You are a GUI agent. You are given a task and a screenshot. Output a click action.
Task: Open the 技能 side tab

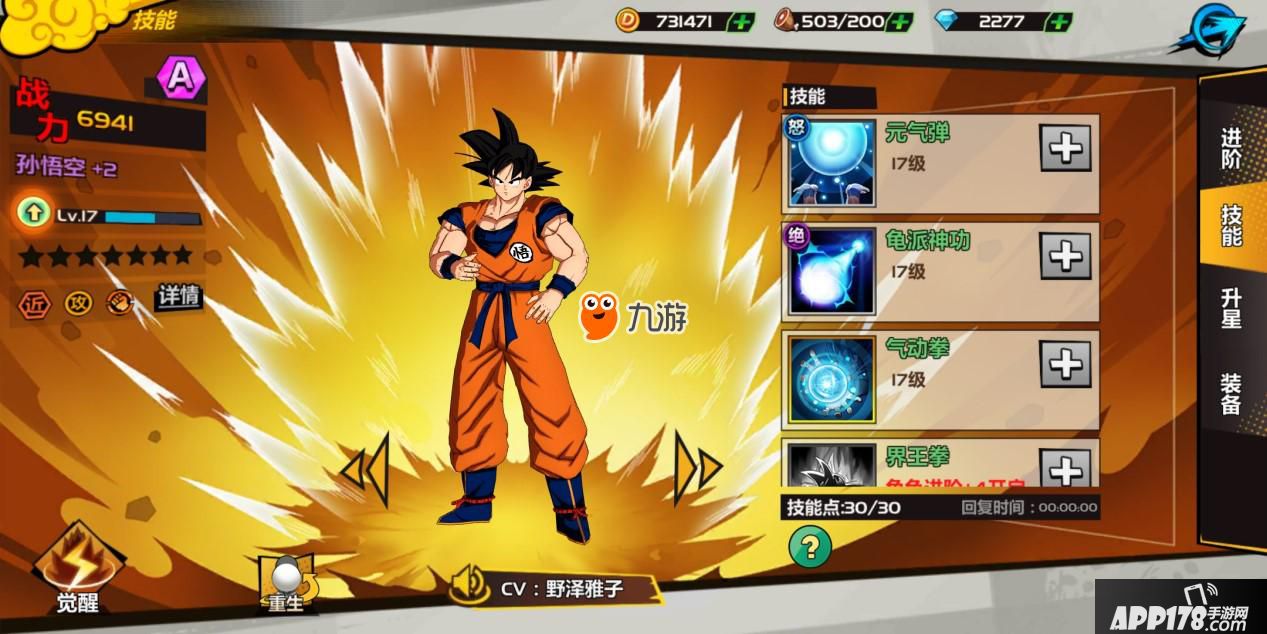(x=1231, y=226)
